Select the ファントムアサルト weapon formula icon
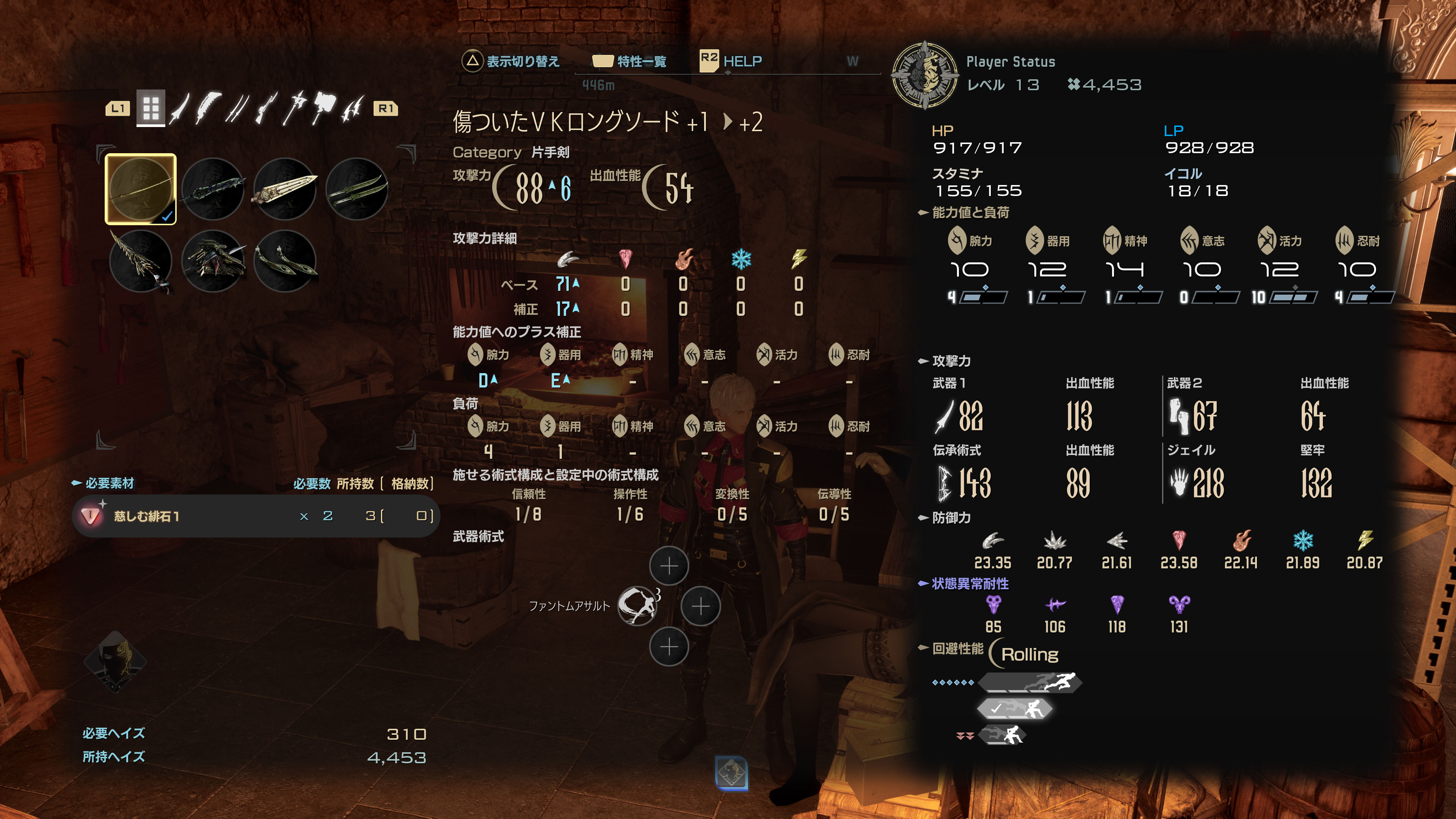1456x819 pixels. click(637, 606)
